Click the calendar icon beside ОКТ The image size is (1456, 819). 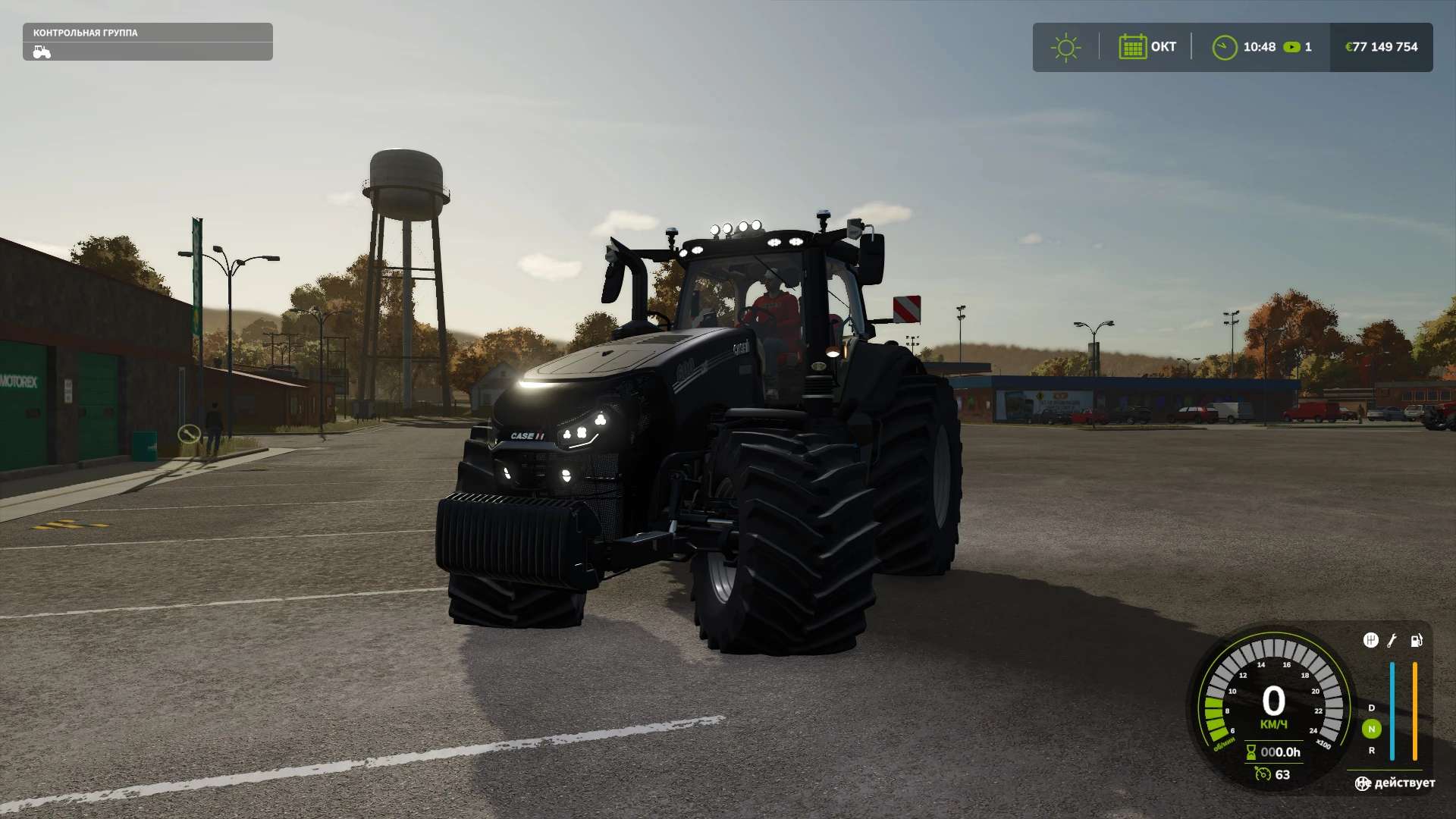click(1132, 47)
